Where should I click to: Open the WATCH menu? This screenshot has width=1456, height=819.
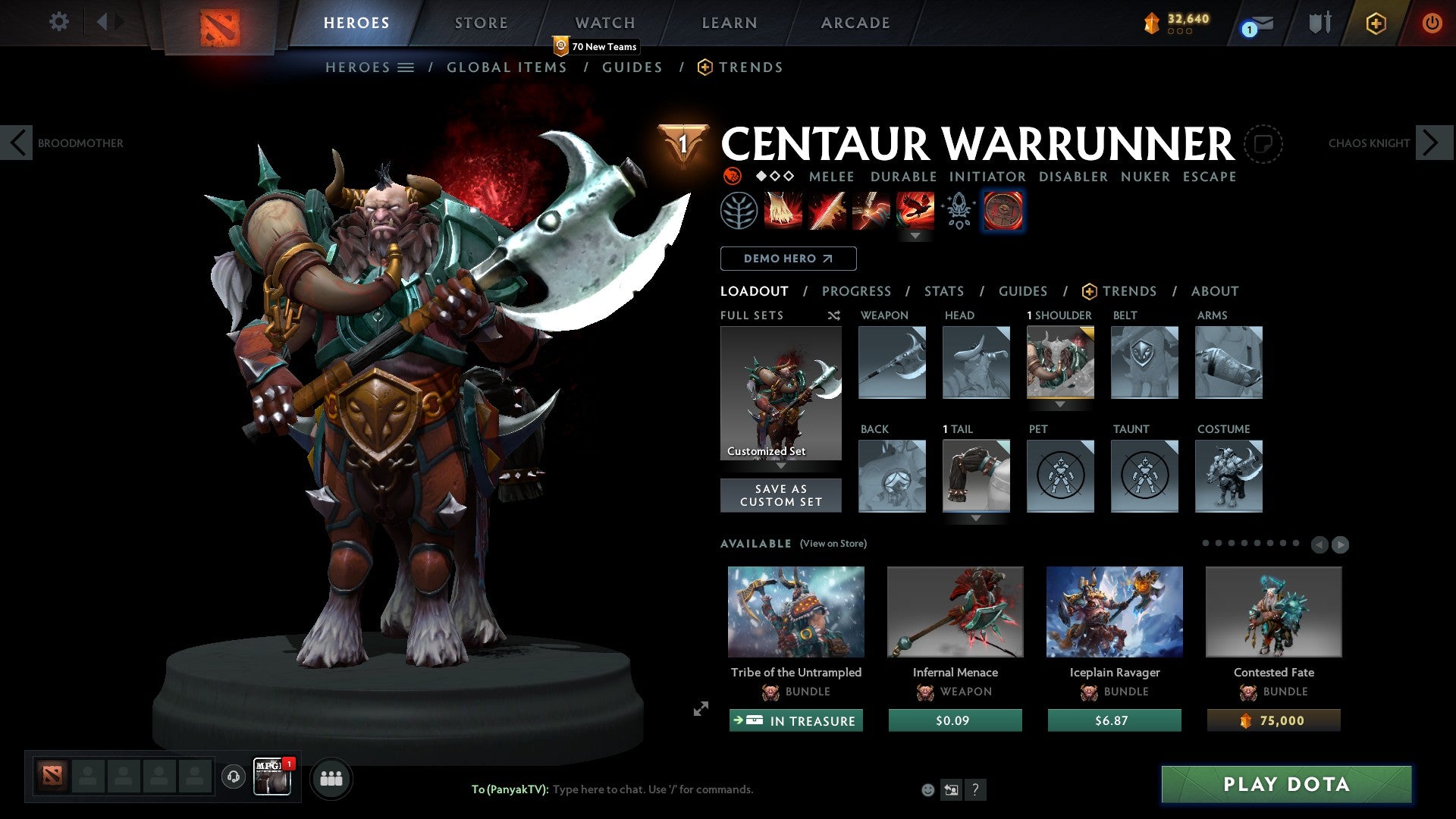tap(604, 23)
